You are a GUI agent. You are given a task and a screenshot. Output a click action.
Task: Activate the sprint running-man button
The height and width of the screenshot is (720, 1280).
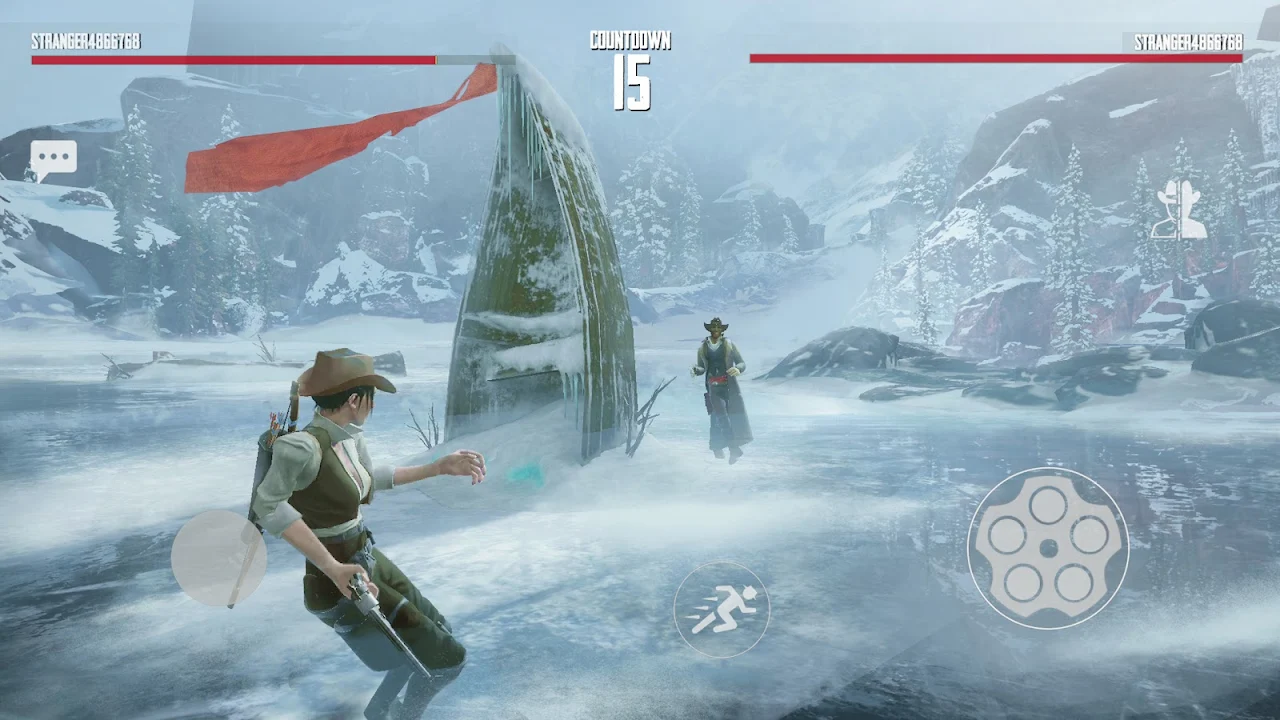pyautogui.click(x=721, y=609)
